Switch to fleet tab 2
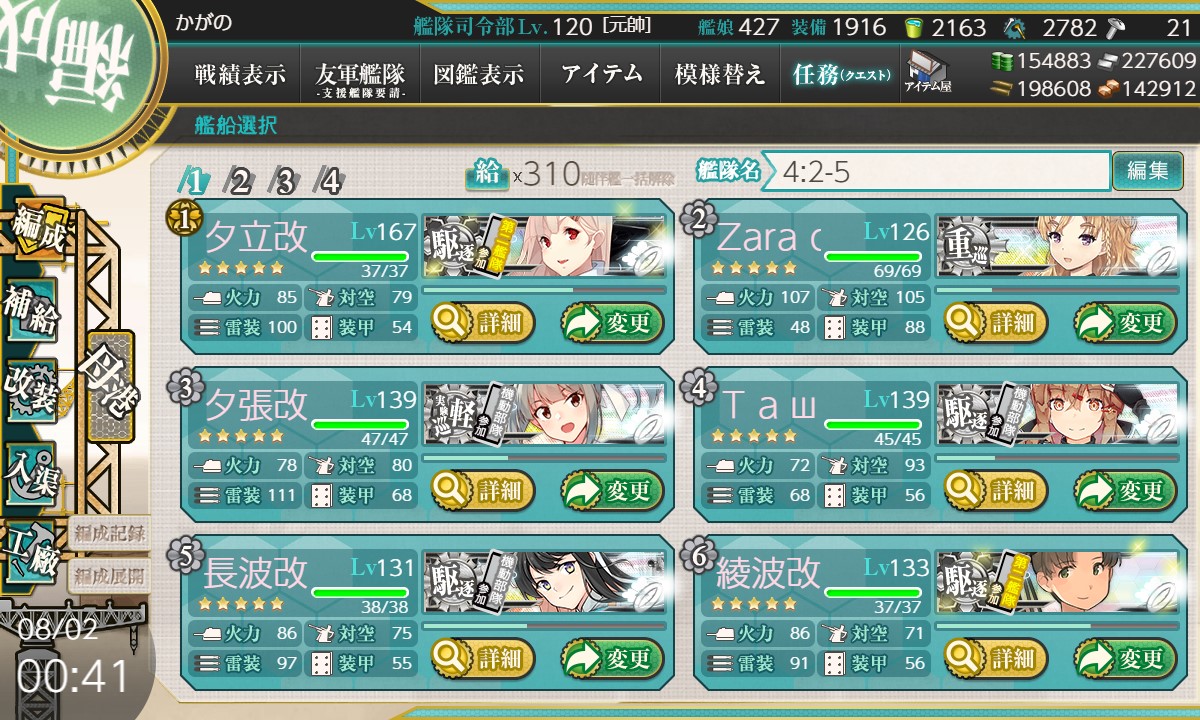The height and width of the screenshot is (720, 1200). (x=240, y=182)
